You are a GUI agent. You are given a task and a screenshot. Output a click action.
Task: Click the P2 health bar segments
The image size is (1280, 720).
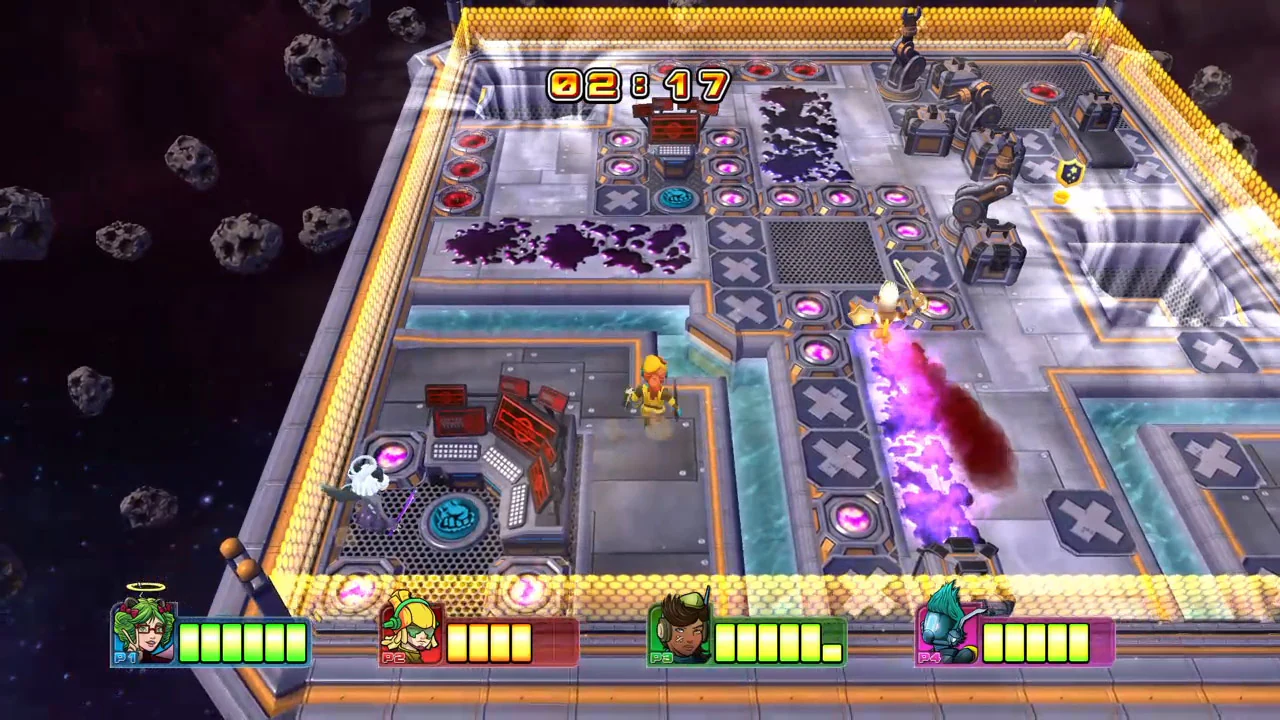490,642
